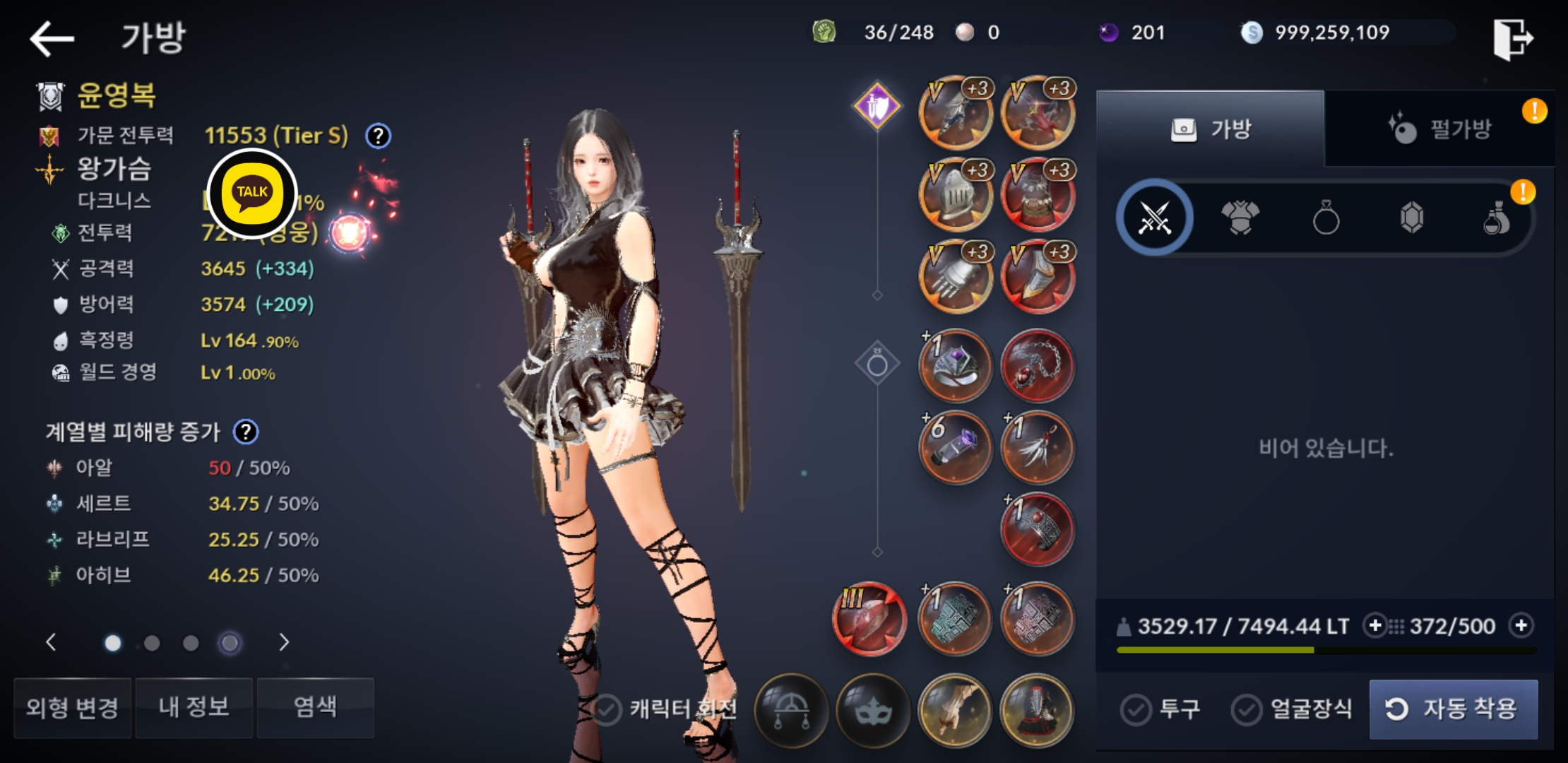1568x763 pixels.
Task: Open the KakaoTalk floating overlay
Action: (252, 193)
